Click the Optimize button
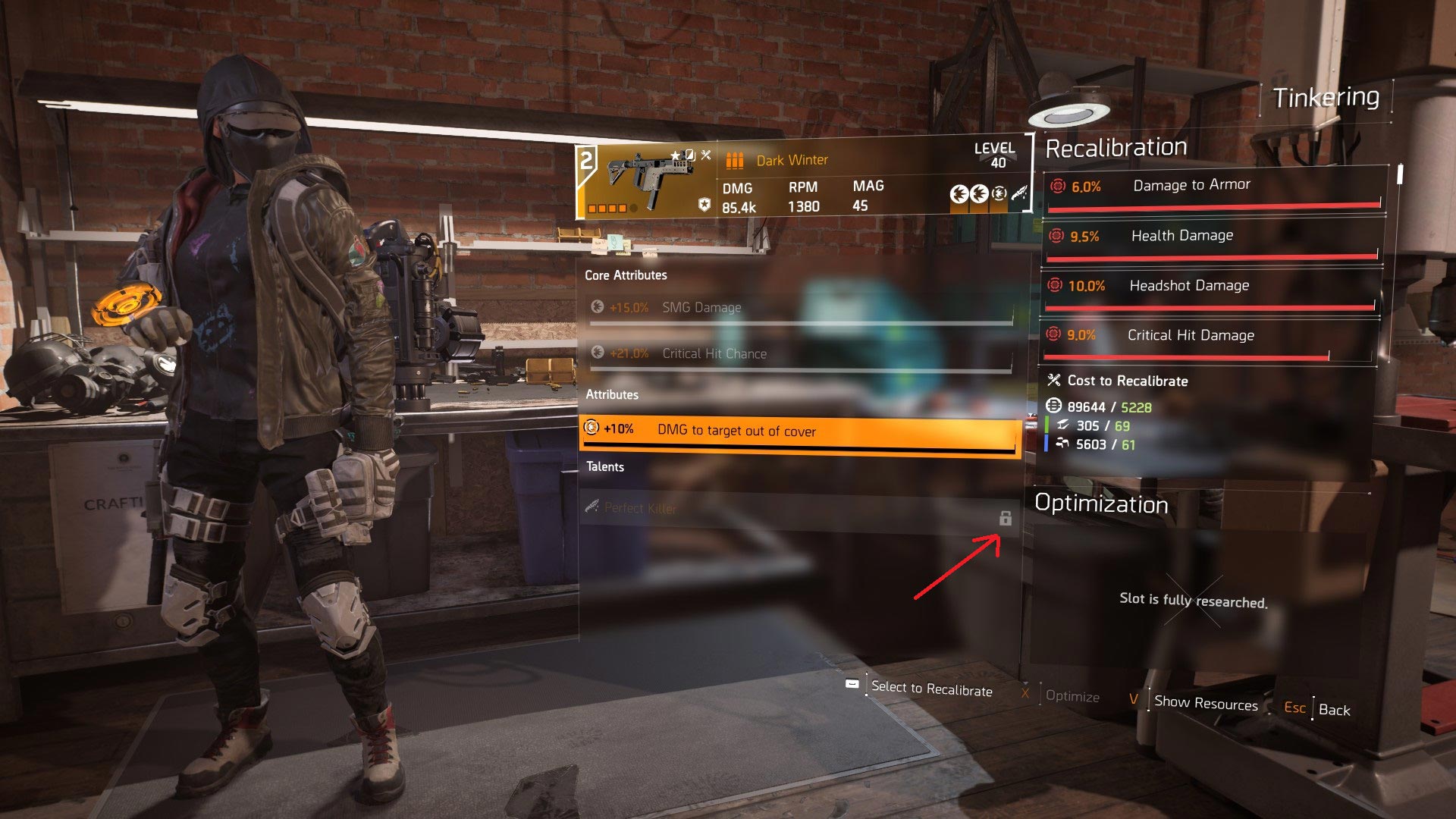The image size is (1456, 819). point(1072,696)
